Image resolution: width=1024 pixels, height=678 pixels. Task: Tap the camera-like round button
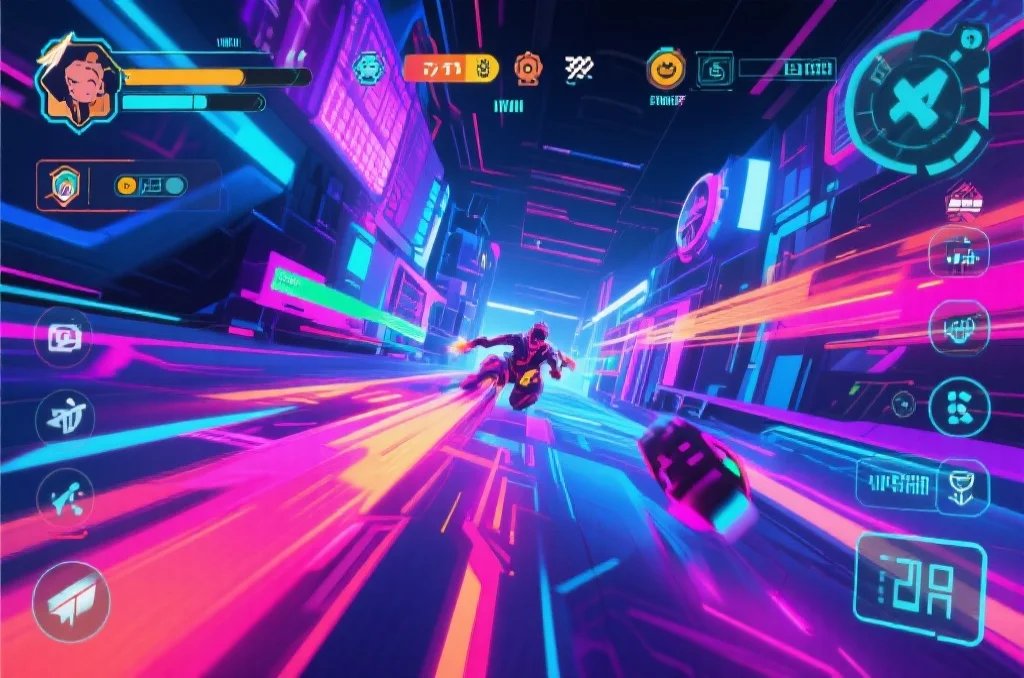64,338
